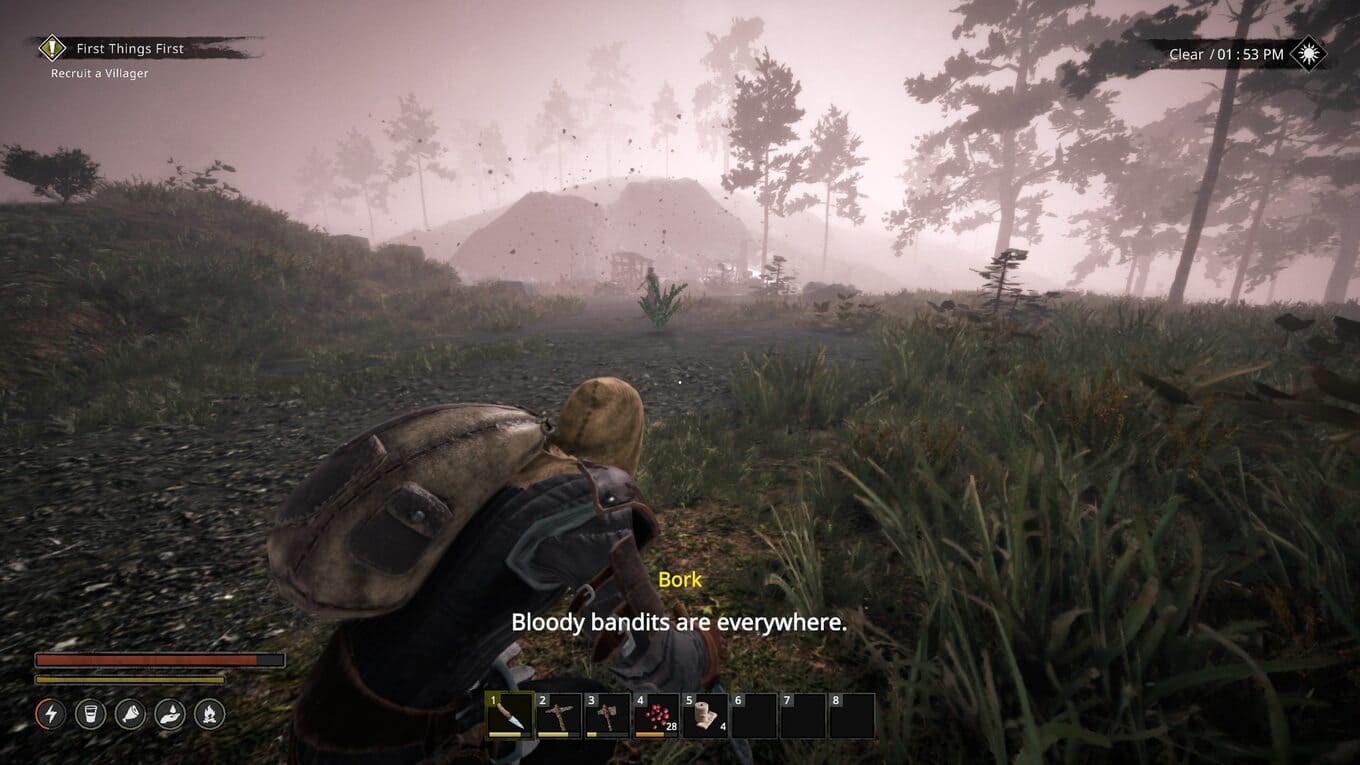
Task: Click the campfire warmth status icon
Action: click(209, 714)
